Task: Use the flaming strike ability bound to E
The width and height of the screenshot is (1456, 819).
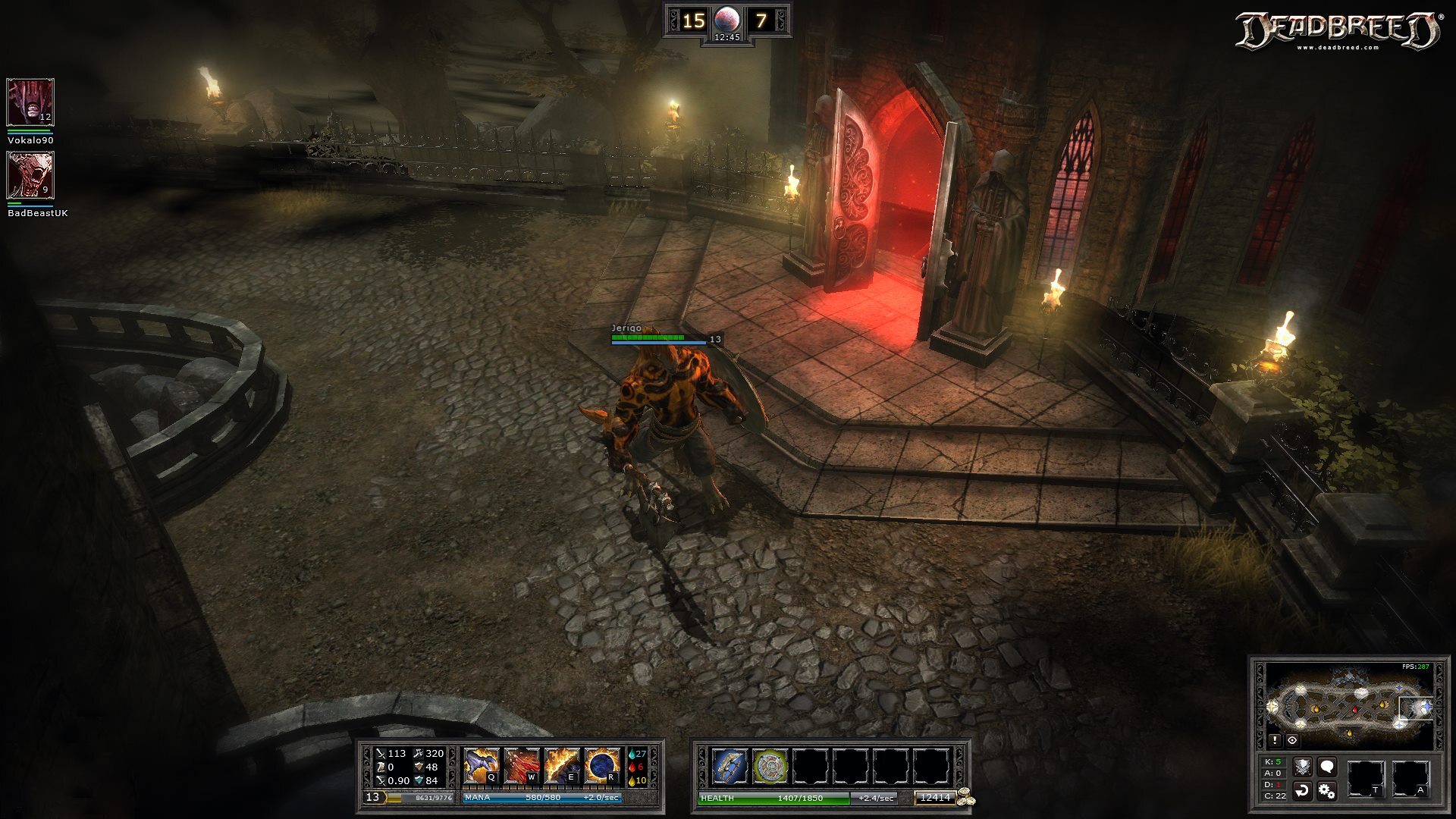Action: coord(562,766)
